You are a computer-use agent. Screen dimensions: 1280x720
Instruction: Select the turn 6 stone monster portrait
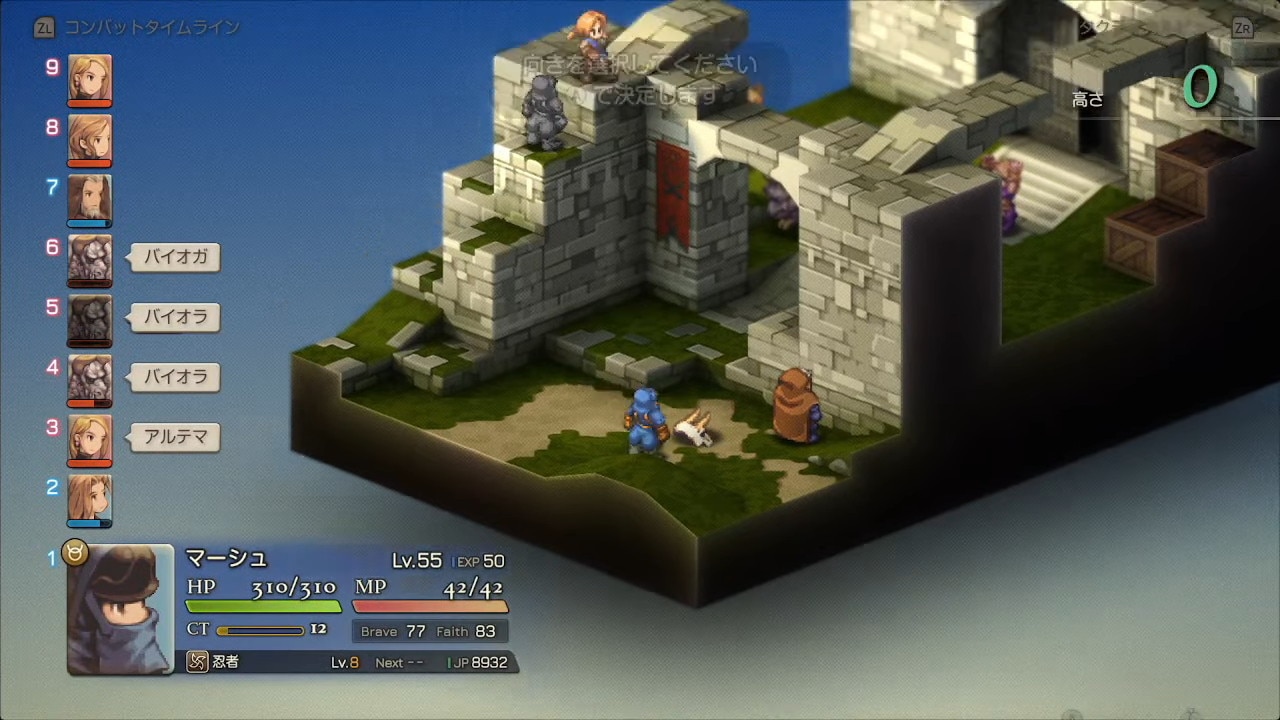[x=90, y=260]
